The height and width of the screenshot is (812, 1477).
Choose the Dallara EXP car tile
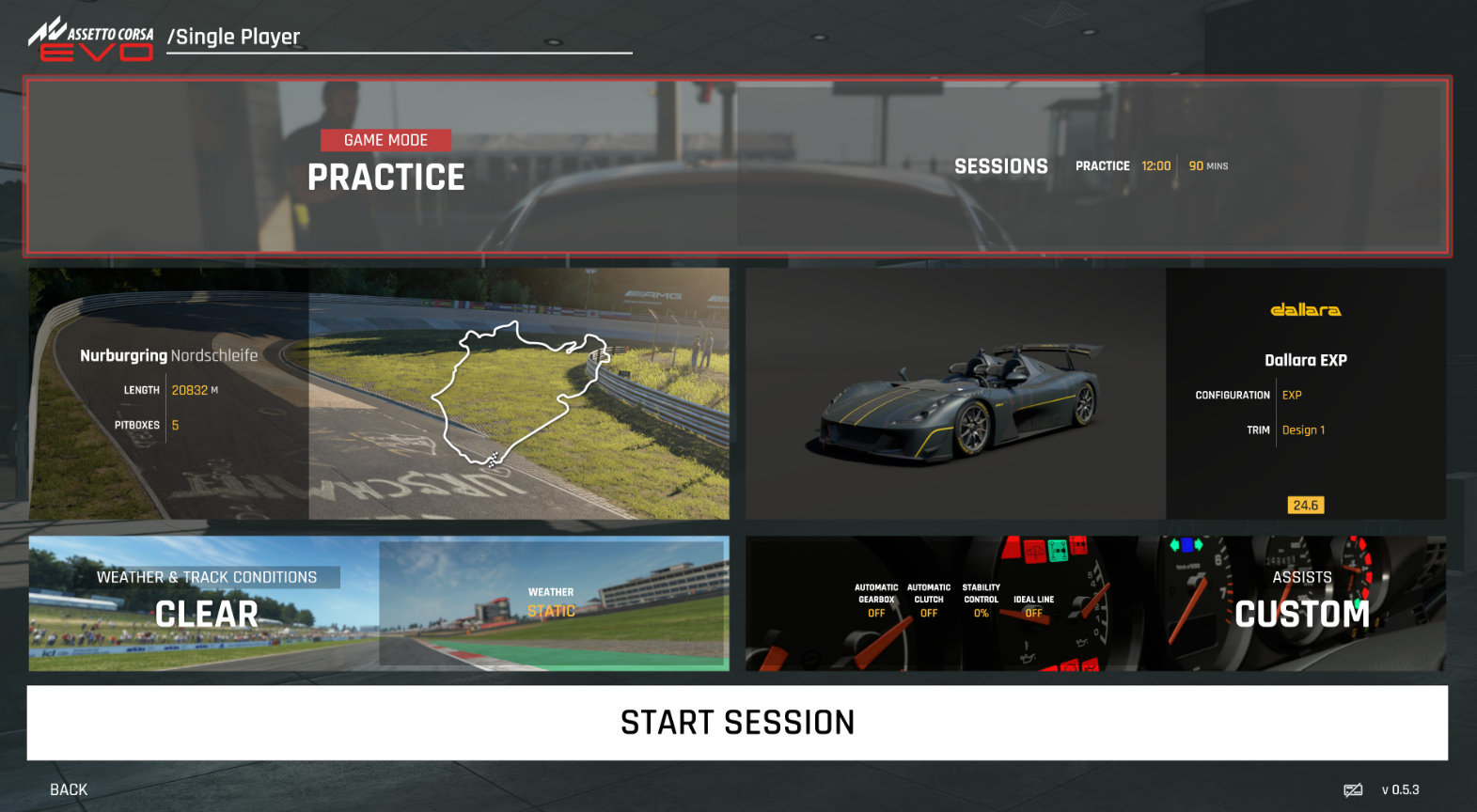click(x=1095, y=394)
